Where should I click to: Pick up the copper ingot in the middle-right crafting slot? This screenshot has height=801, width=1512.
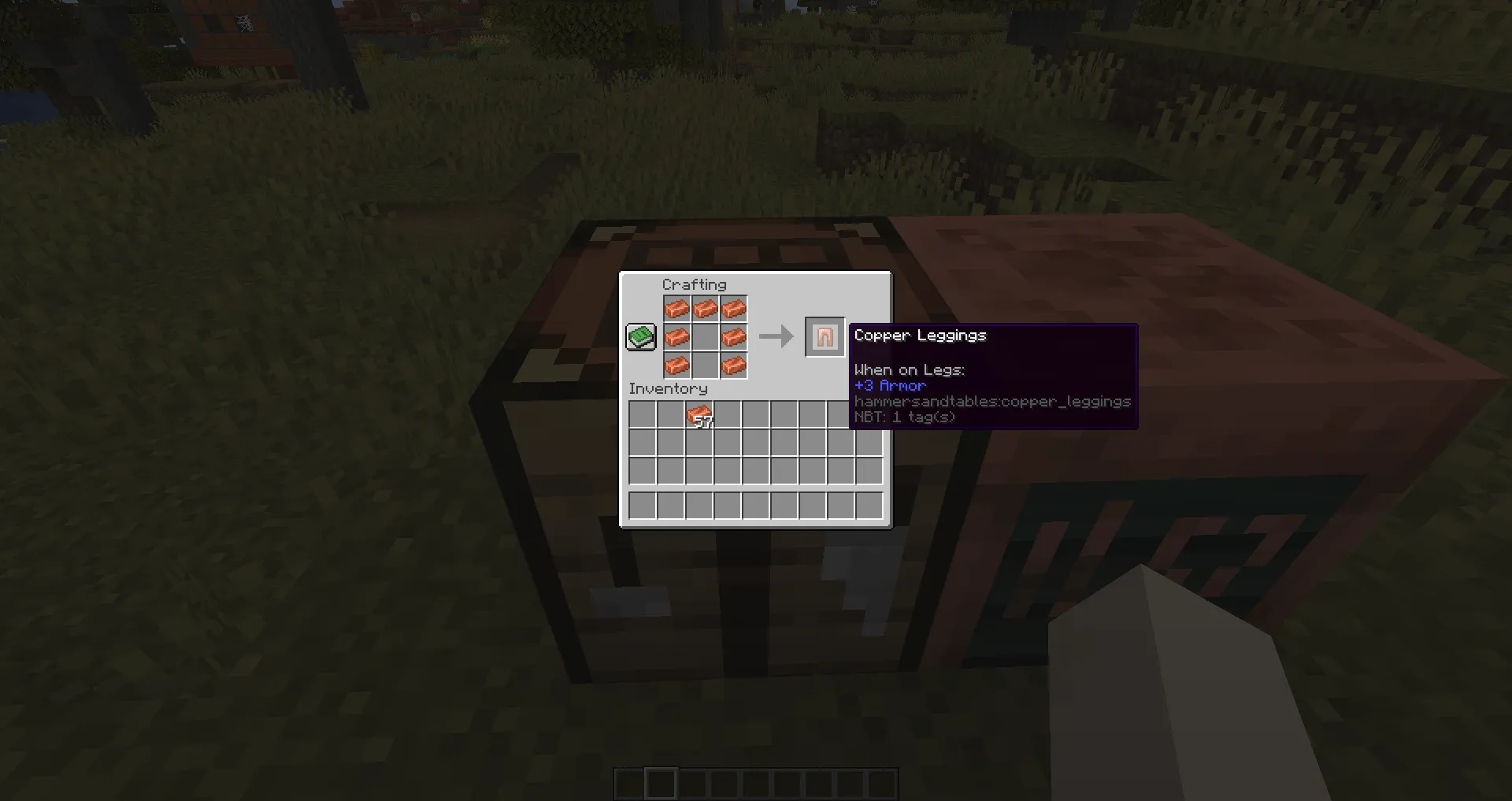click(734, 337)
